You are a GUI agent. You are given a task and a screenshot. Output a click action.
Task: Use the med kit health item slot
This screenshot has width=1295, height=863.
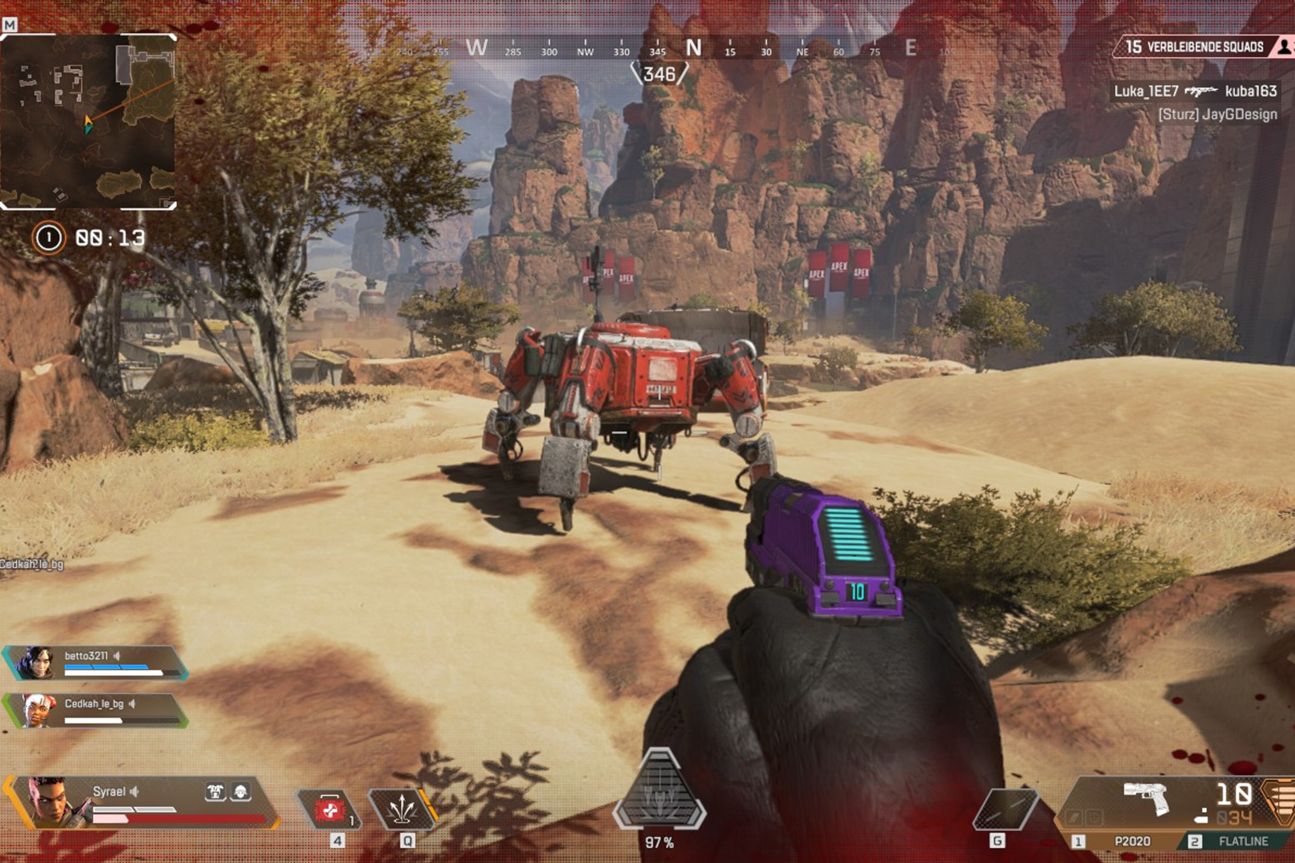tap(330, 809)
